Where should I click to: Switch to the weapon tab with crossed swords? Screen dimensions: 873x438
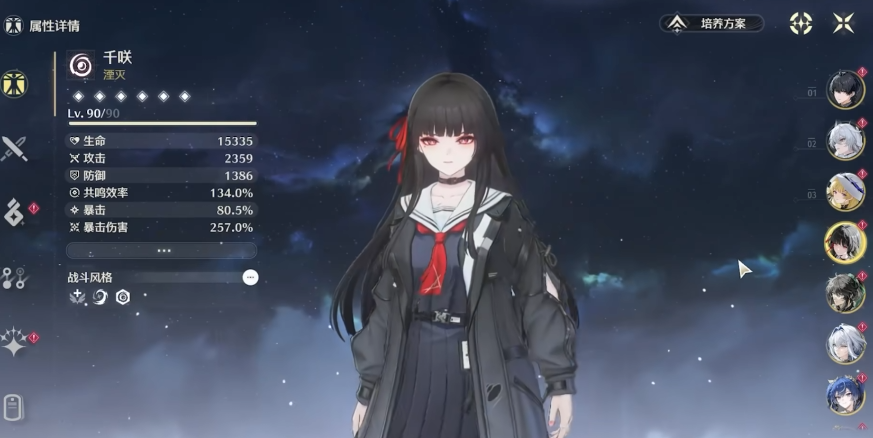(14, 150)
